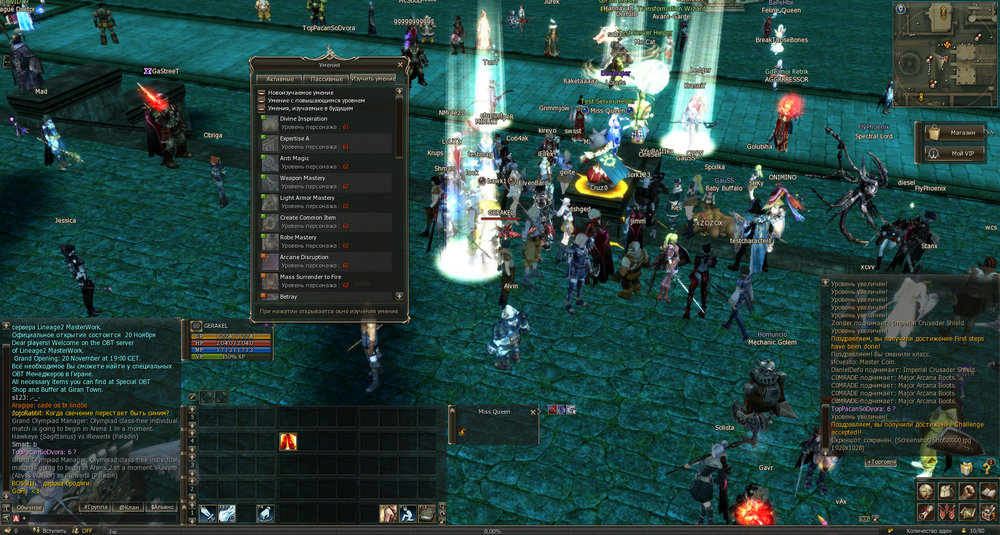Image resolution: width=1000 pixels, height=535 pixels.
Task: Select the $Альянс chat tab
Action: 165,508
